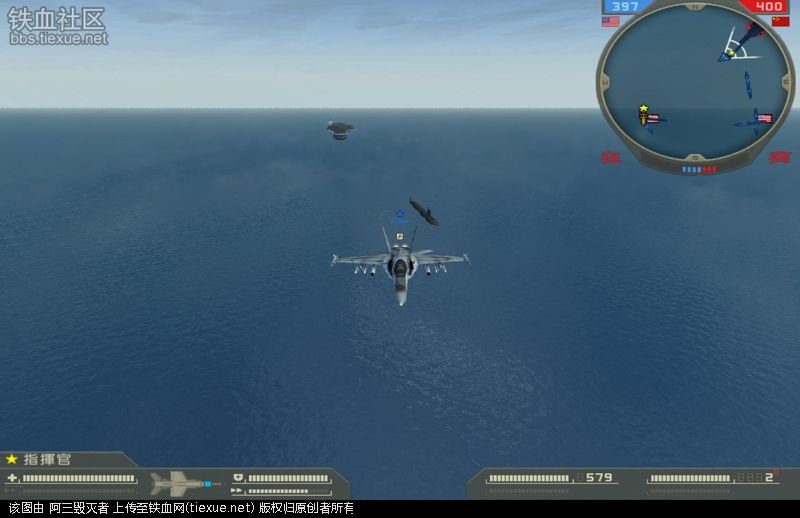Select the yellow commander star on the minimap
This screenshot has height=518, width=800.
pos(643,108)
